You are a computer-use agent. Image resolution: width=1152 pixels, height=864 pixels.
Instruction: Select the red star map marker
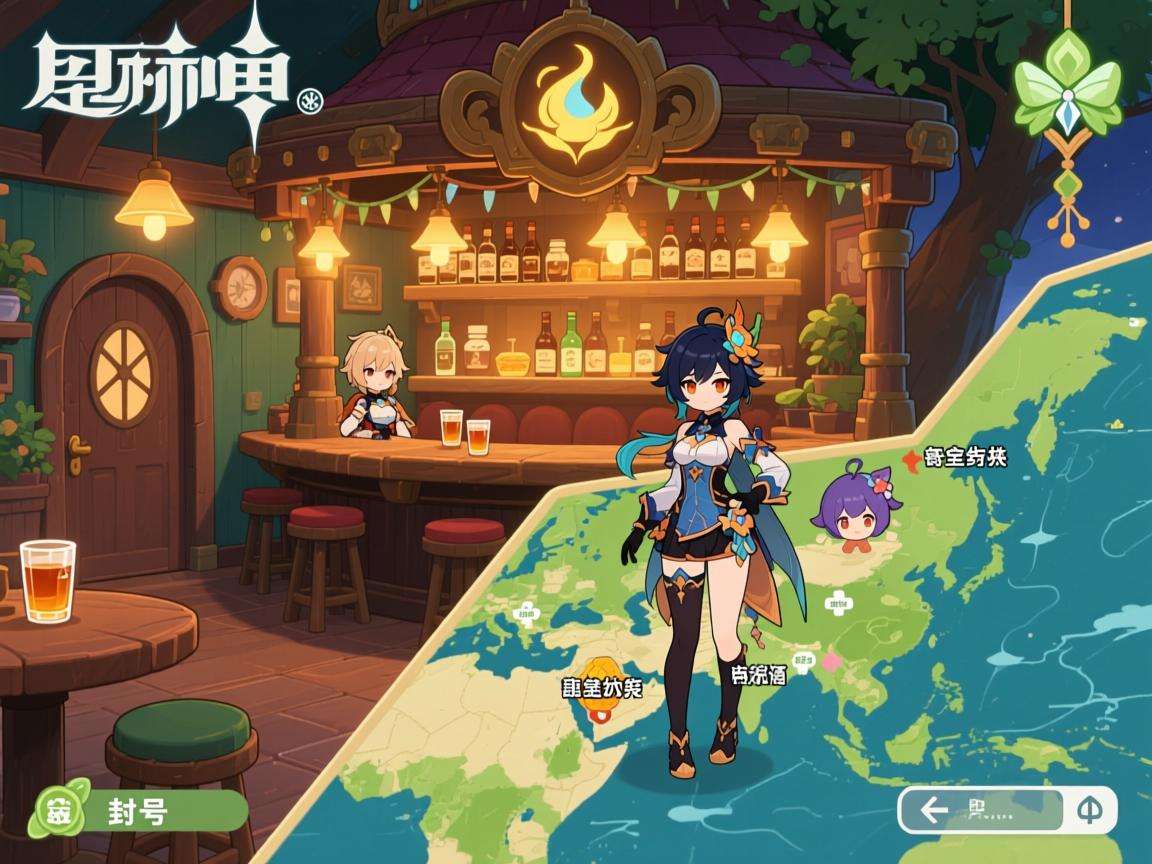click(x=910, y=460)
